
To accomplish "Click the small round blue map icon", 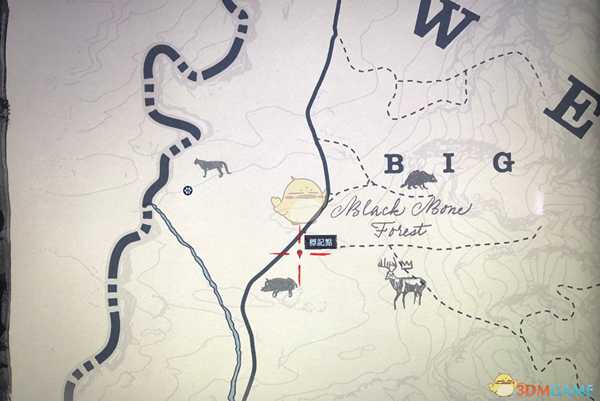I will [x=187, y=190].
